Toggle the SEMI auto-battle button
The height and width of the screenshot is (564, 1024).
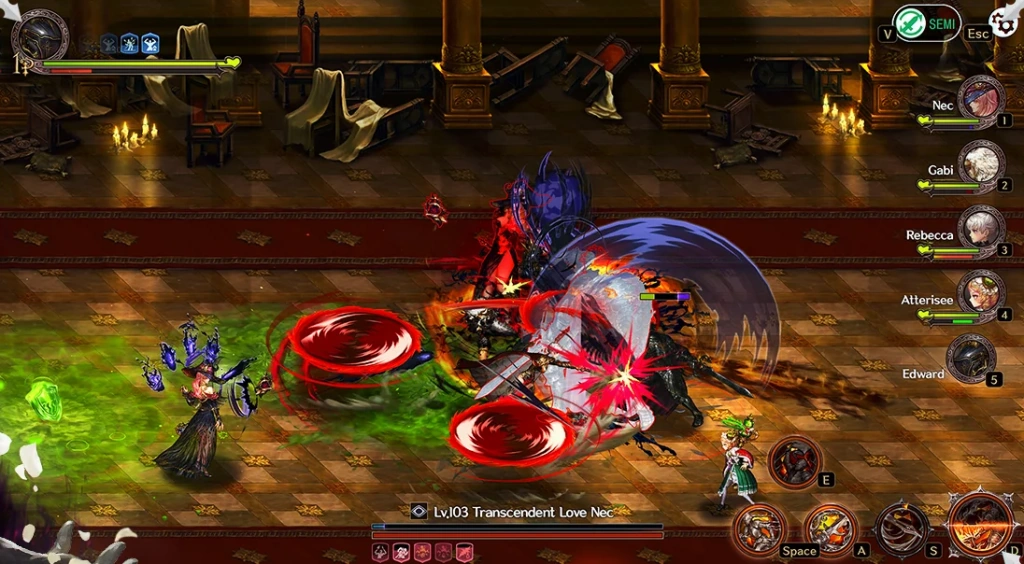pyautogui.click(x=926, y=23)
